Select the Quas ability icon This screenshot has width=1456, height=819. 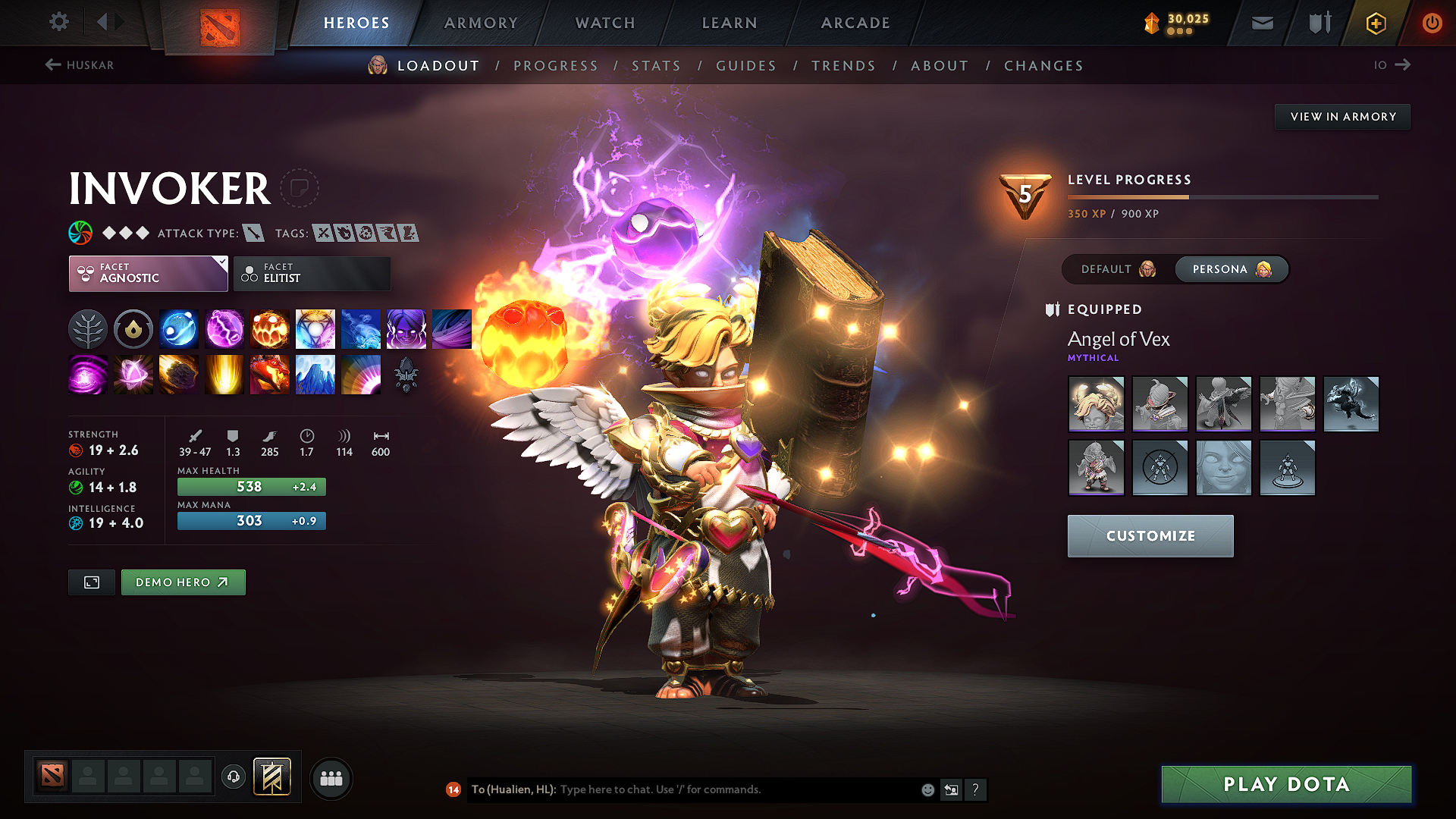[179, 328]
